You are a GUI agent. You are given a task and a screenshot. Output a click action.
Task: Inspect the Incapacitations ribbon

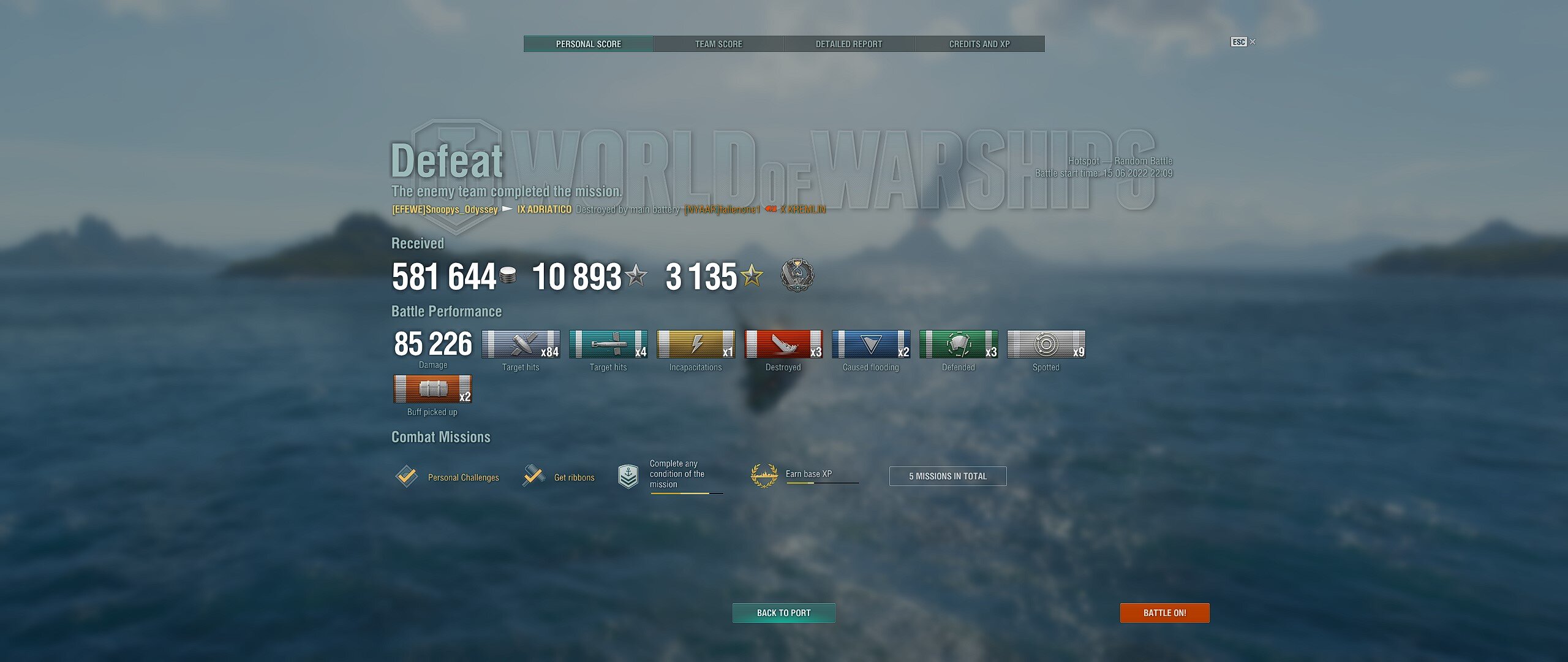click(696, 344)
